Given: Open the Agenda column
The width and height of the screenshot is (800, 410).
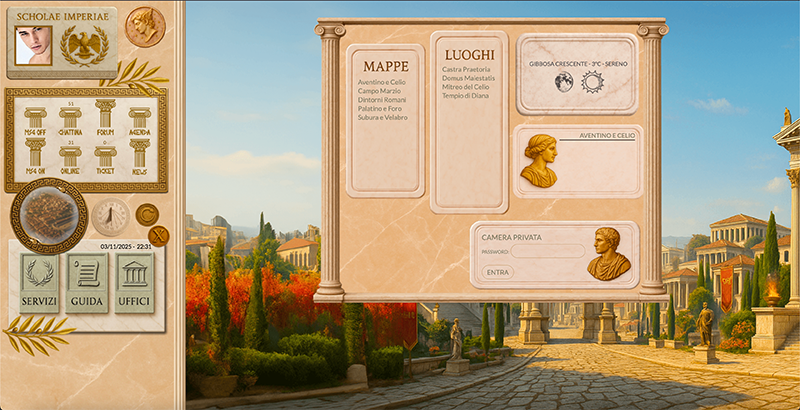Looking at the screenshot, I should click(139, 120).
